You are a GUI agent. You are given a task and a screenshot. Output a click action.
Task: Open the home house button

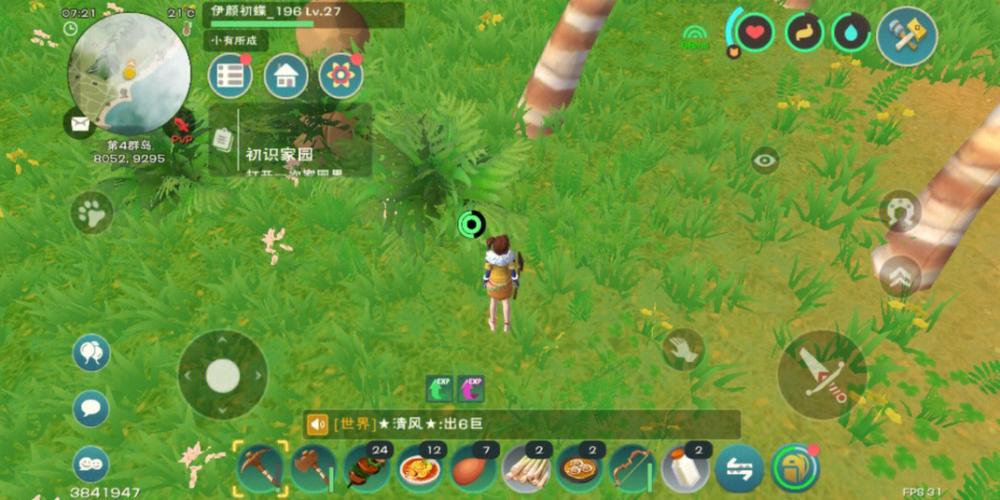pos(286,77)
